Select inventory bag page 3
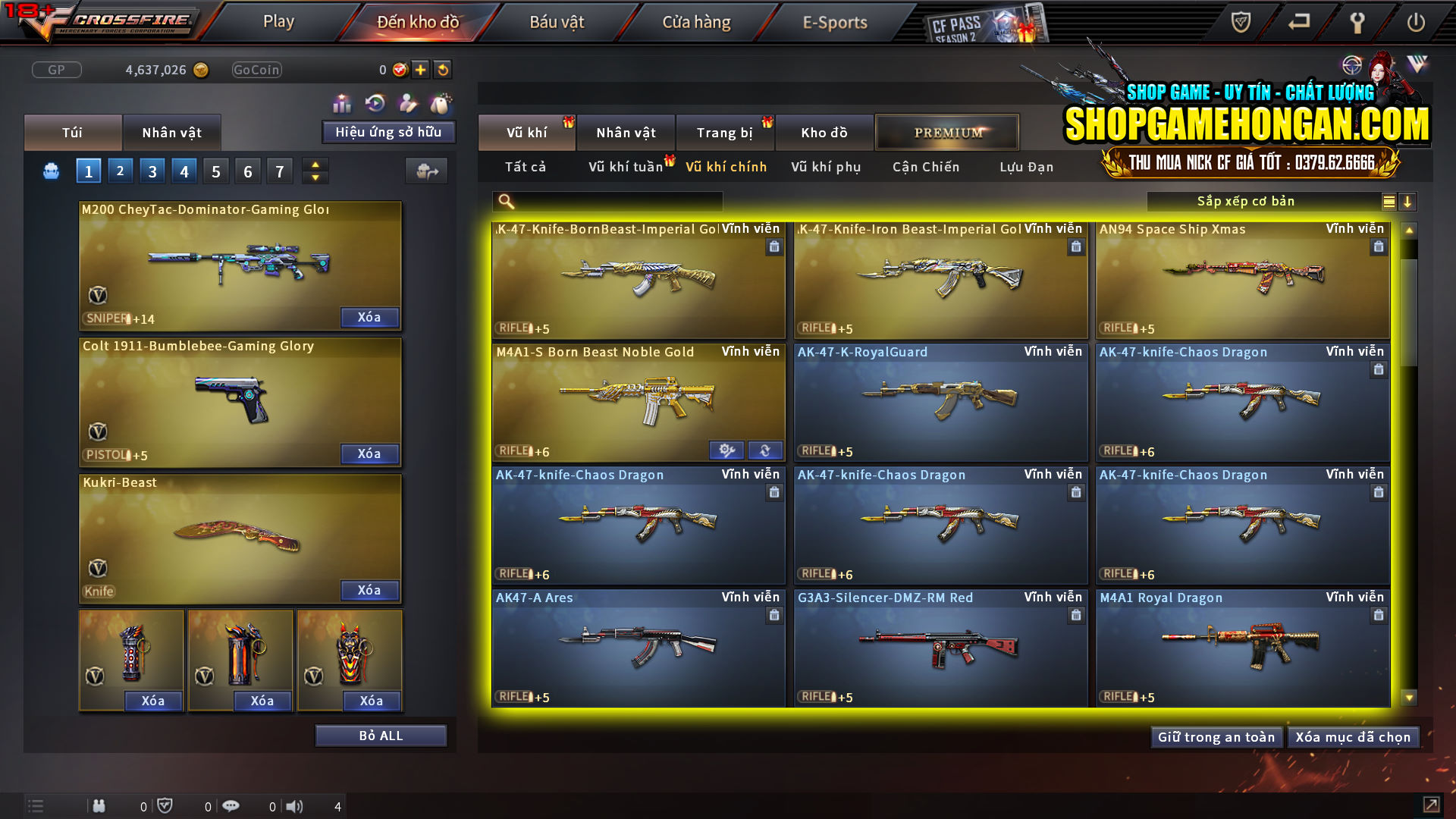1456x819 pixels. tap(152, 171)
